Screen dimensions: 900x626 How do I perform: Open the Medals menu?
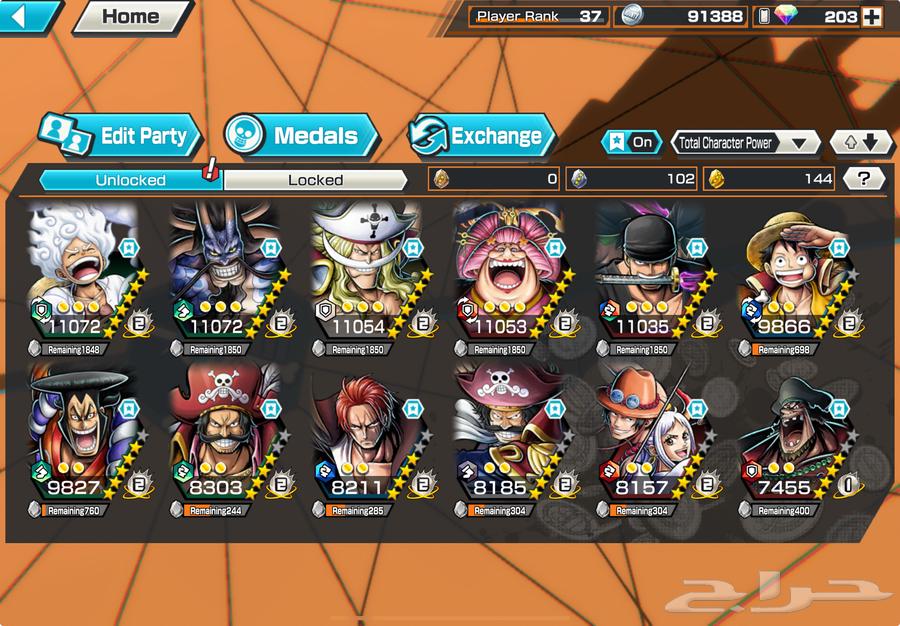point(300,136)
